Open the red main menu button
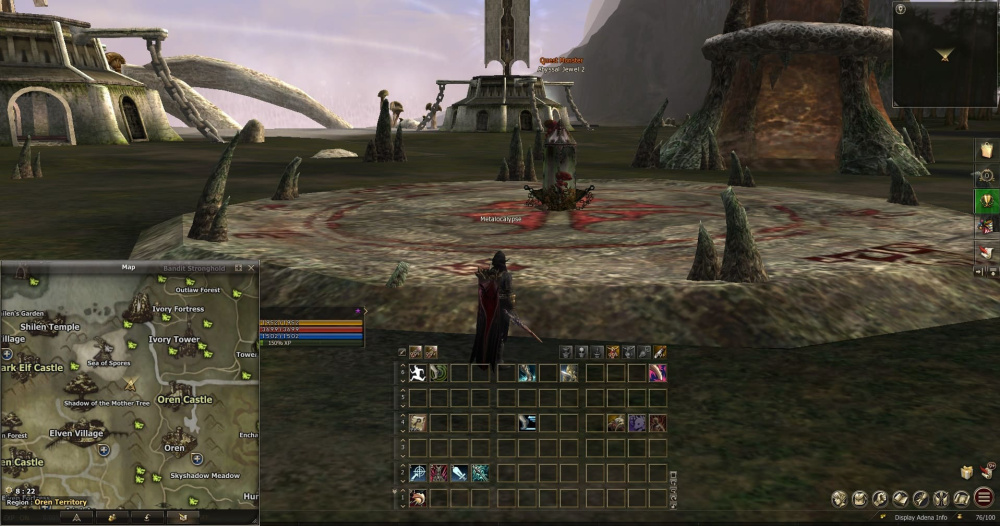 [983, 497]
